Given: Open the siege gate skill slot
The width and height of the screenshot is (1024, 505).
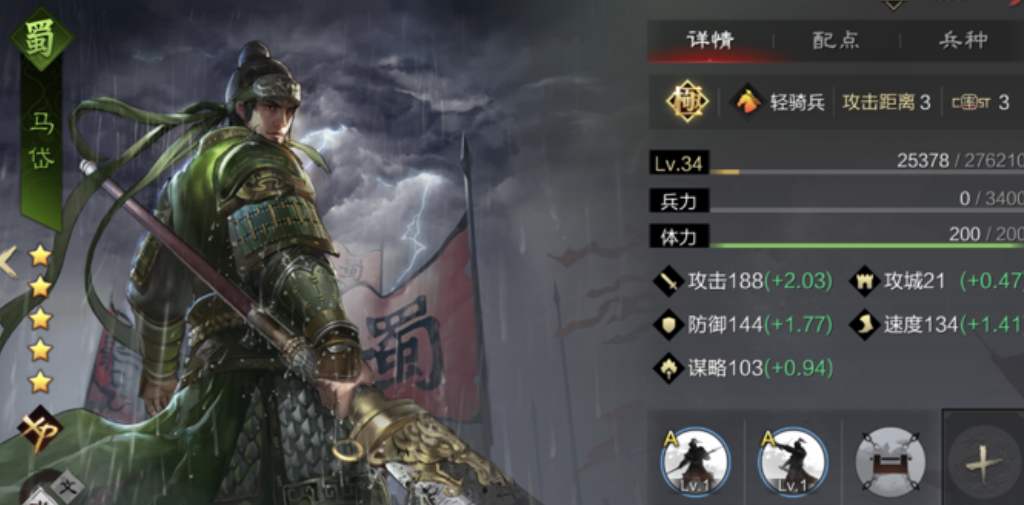Looking at the screenshot, I should [x=890, y=463].
